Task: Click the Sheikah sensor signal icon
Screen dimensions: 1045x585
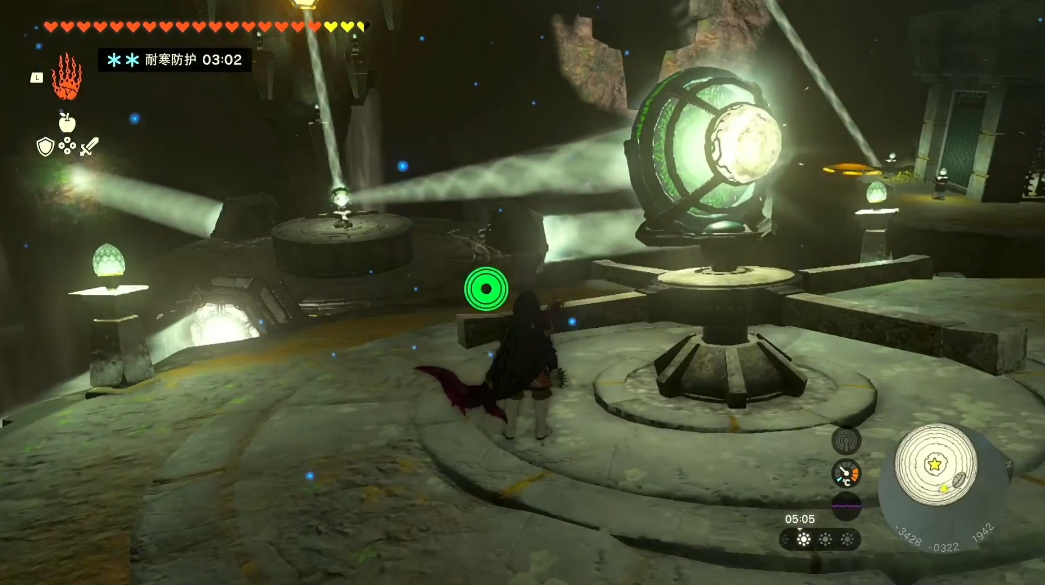Action: tap(846, 440)
